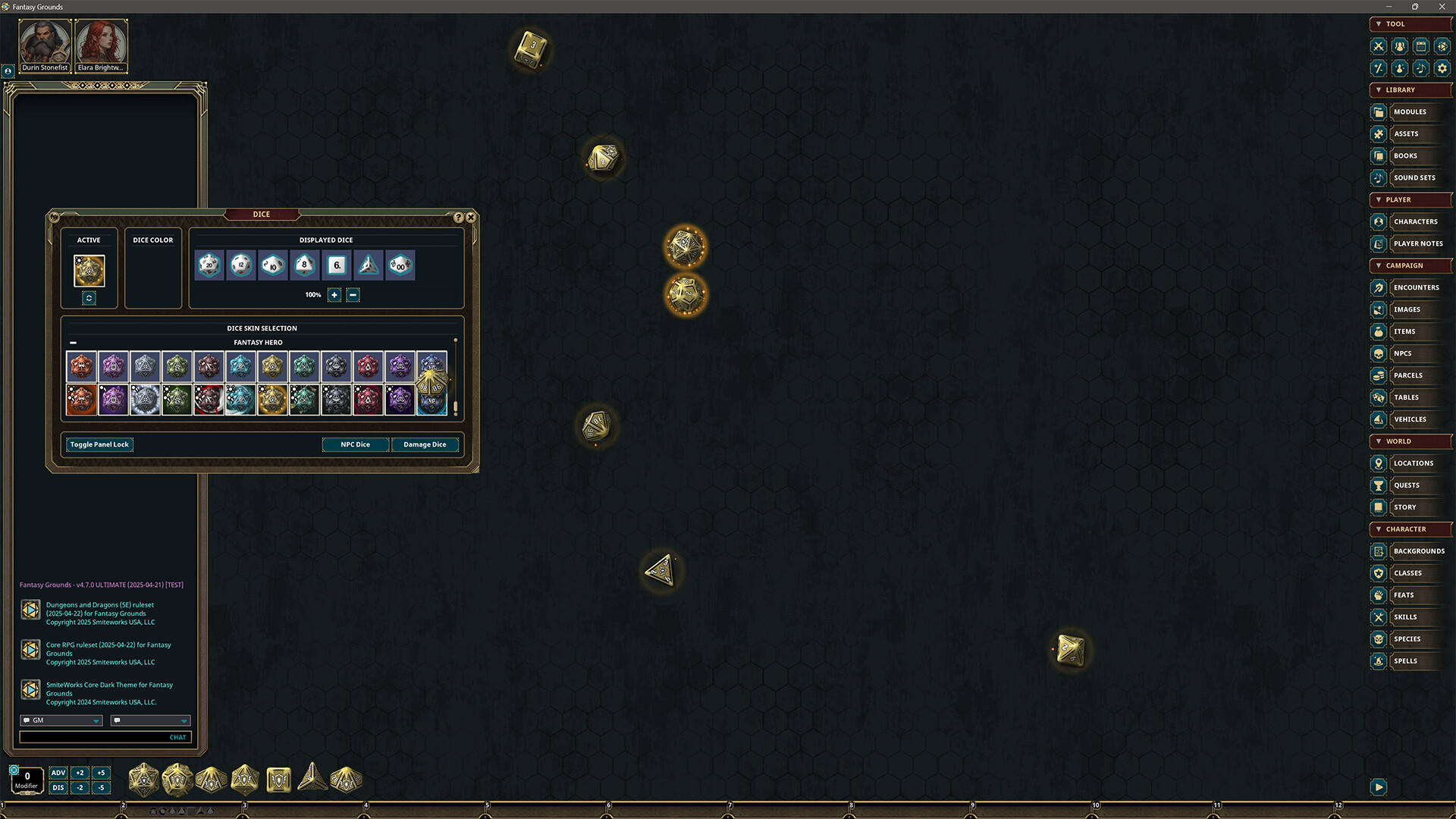This screenshot has width=1456, height=819.
Task: Click Toggle Panel Lock in the Dice window
Action: [x=99, y=444]
